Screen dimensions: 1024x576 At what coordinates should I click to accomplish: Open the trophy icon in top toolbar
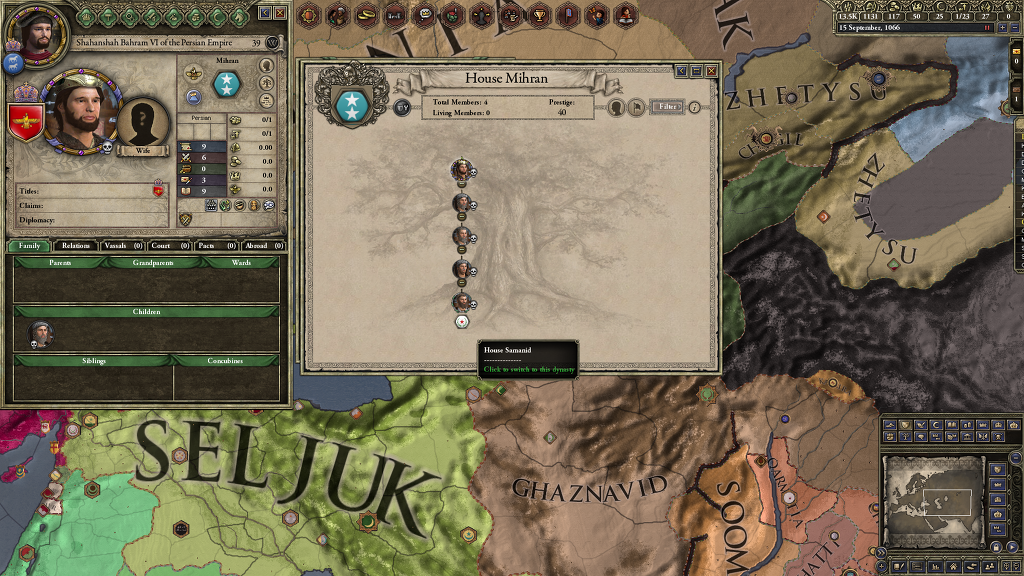point(540,14)
